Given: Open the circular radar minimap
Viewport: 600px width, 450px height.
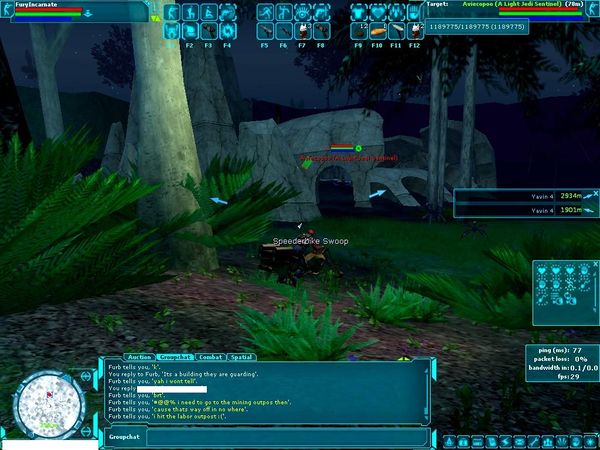Looking at the screenshot, I should click(46, 404).
